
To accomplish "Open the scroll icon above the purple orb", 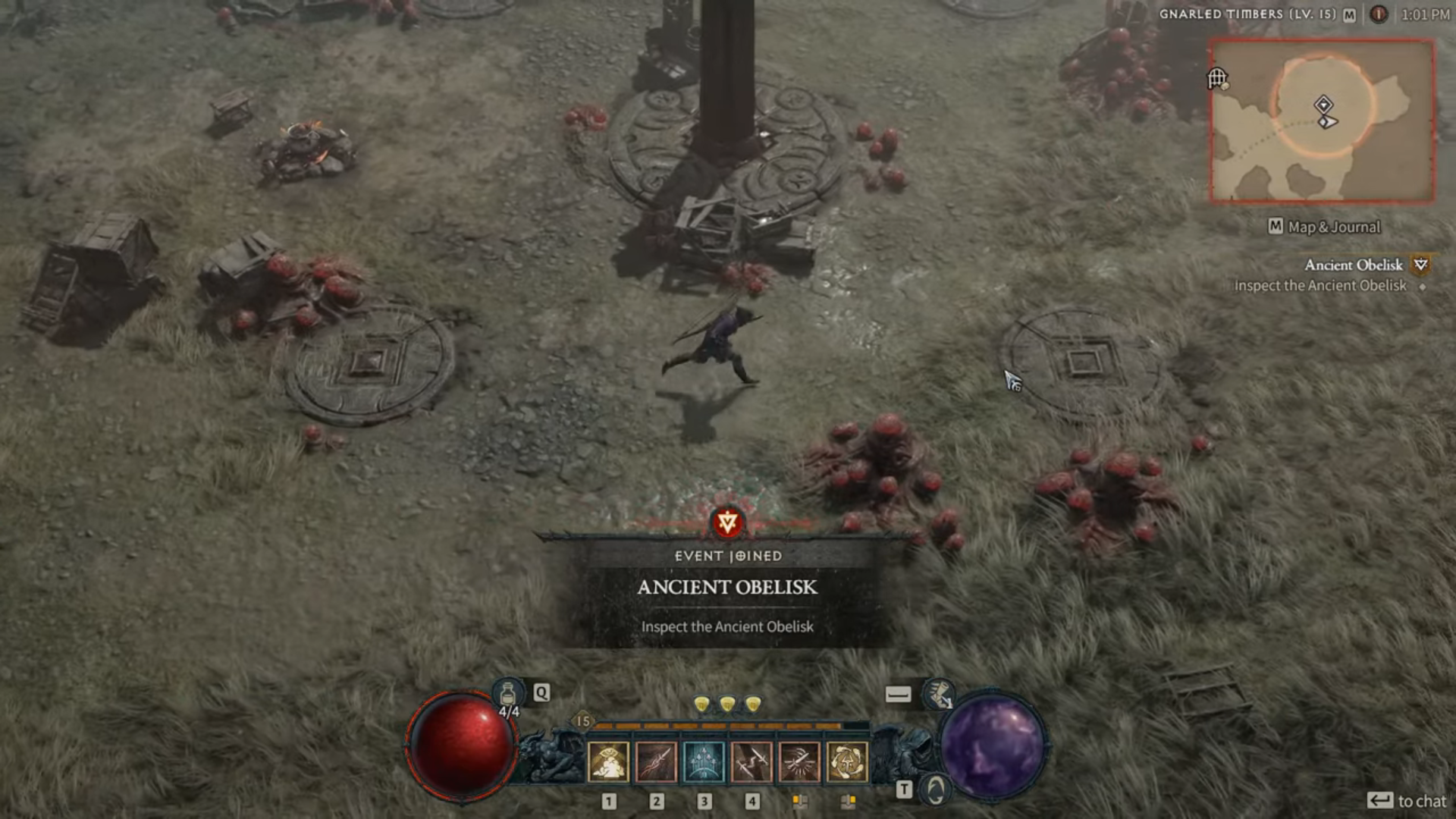I will [x=939, y=693].
